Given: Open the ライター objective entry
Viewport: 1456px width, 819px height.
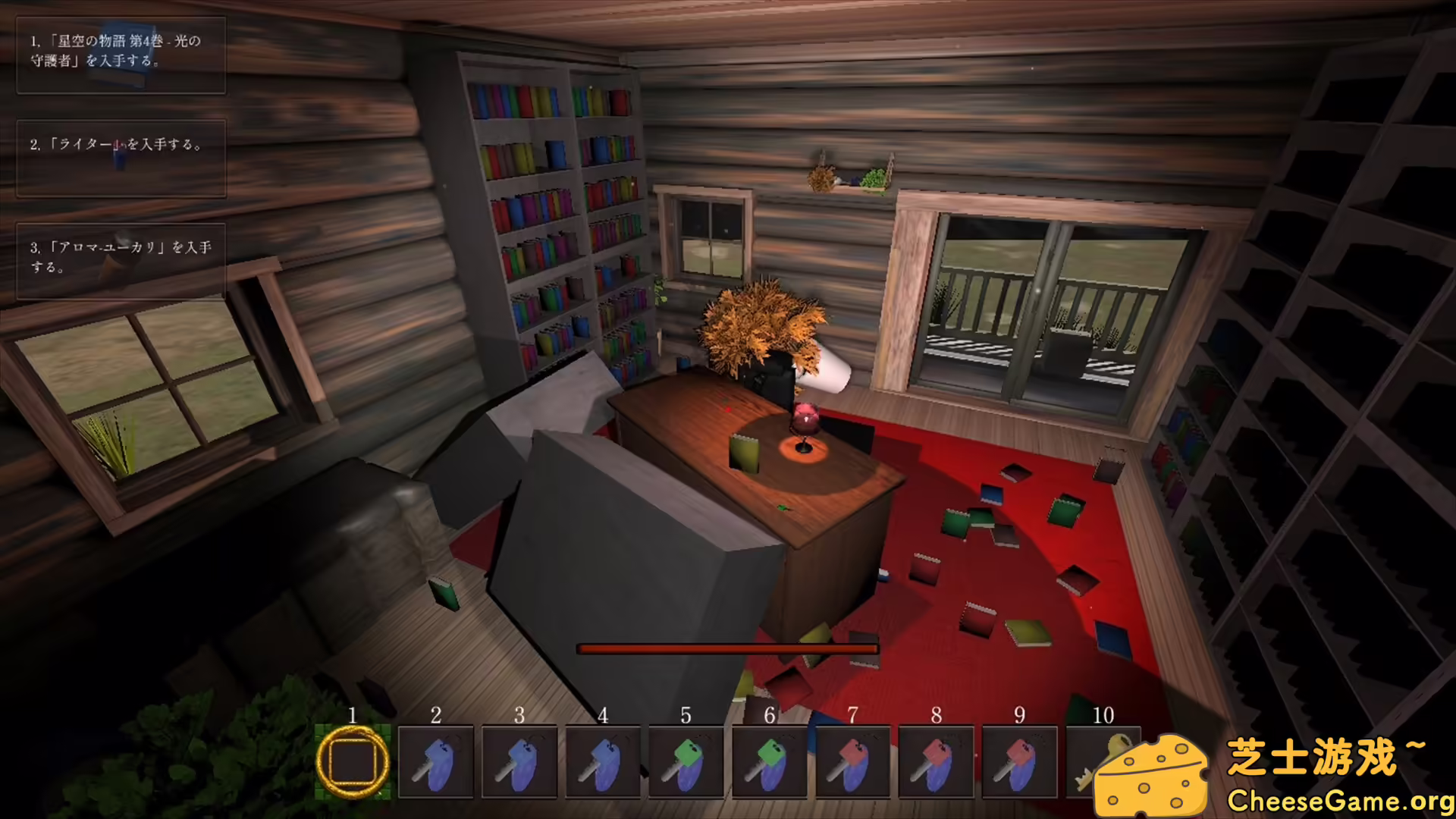Looking at the screenshot, I should coord(121,158).
